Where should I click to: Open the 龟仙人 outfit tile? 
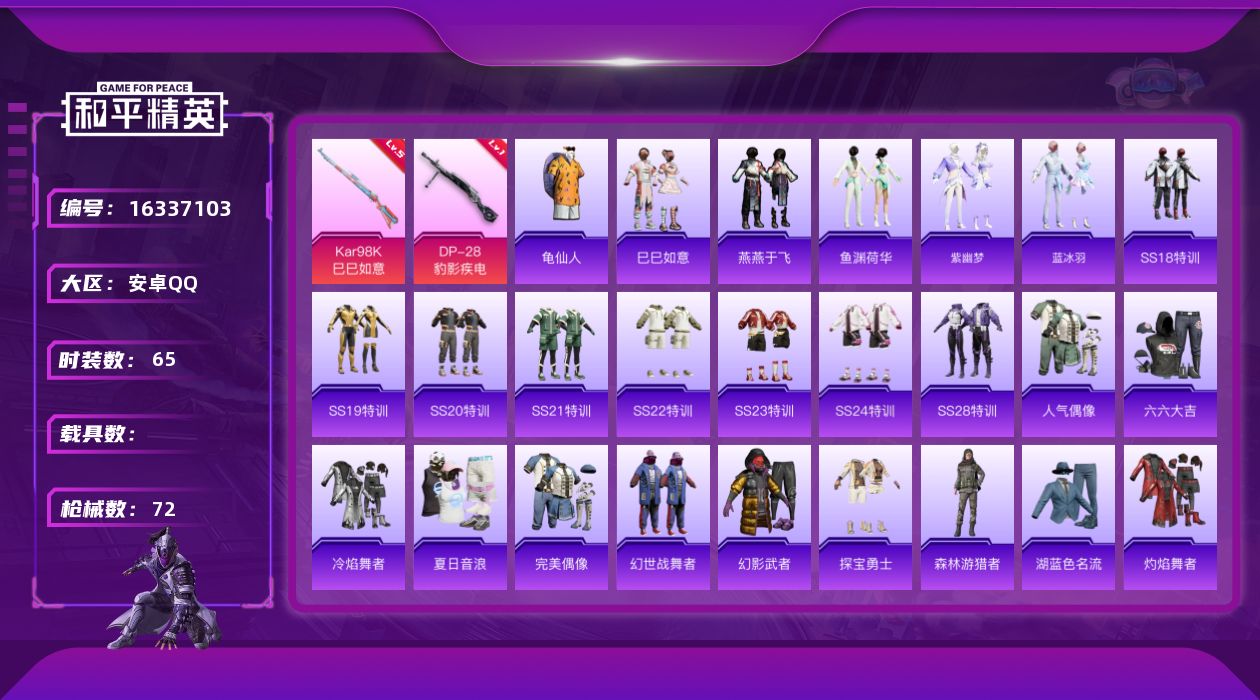click(561, 211)
